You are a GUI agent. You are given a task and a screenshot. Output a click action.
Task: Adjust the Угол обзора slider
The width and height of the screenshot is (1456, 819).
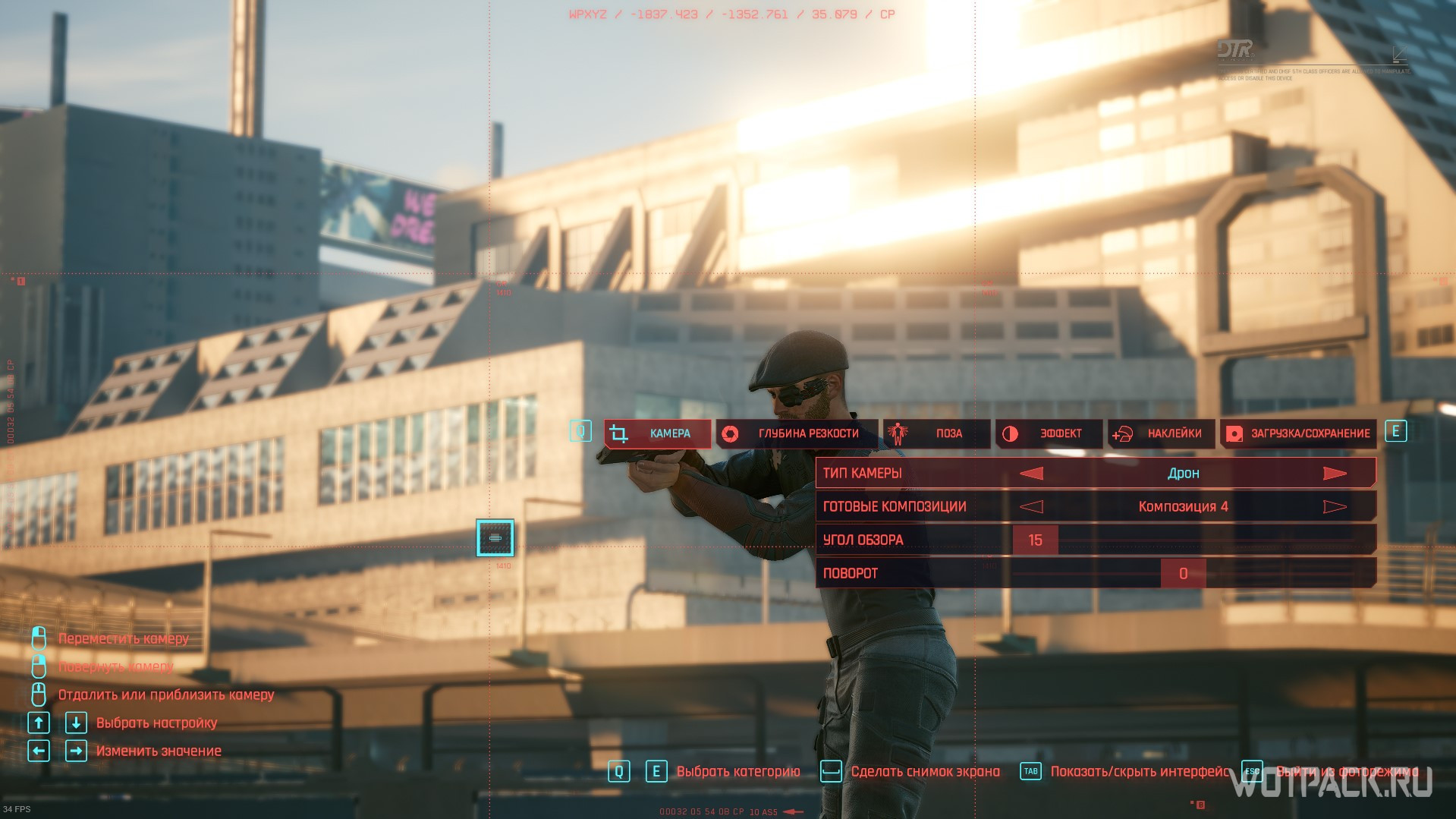point(1036,540)
